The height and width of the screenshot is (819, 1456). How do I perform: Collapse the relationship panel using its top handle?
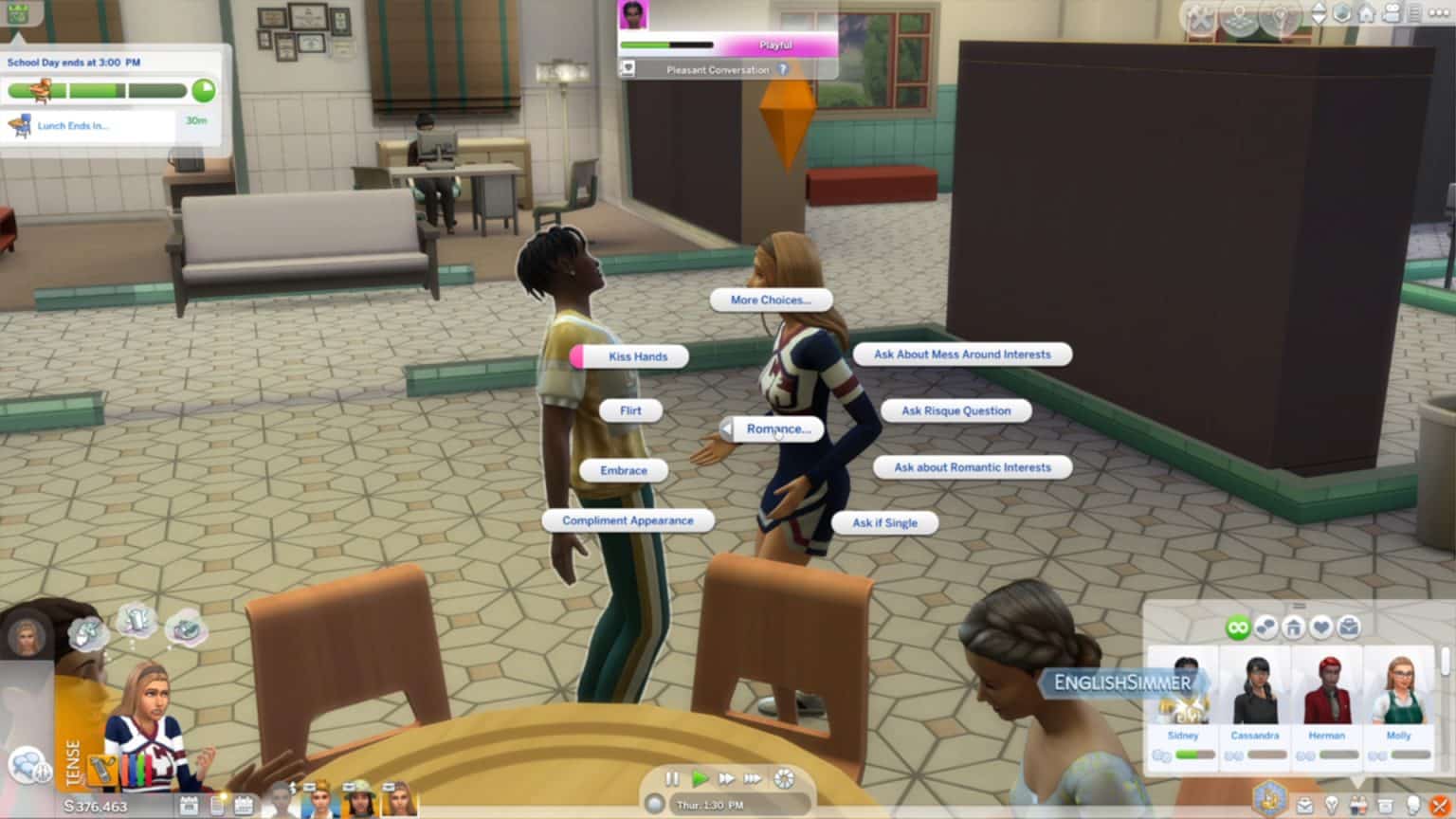pos(1300,605)
